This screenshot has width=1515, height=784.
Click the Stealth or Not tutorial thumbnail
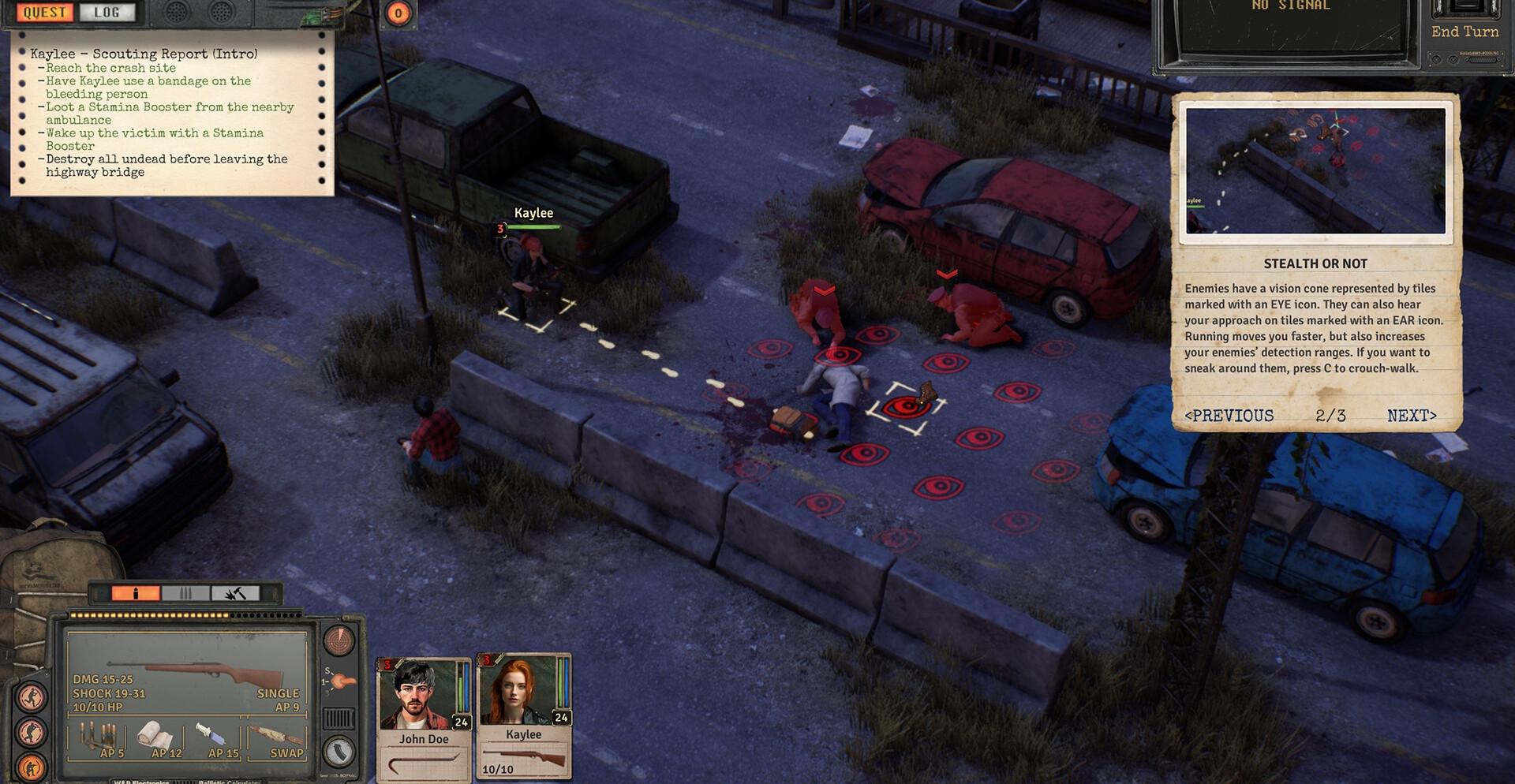[x=1315, y=170]
